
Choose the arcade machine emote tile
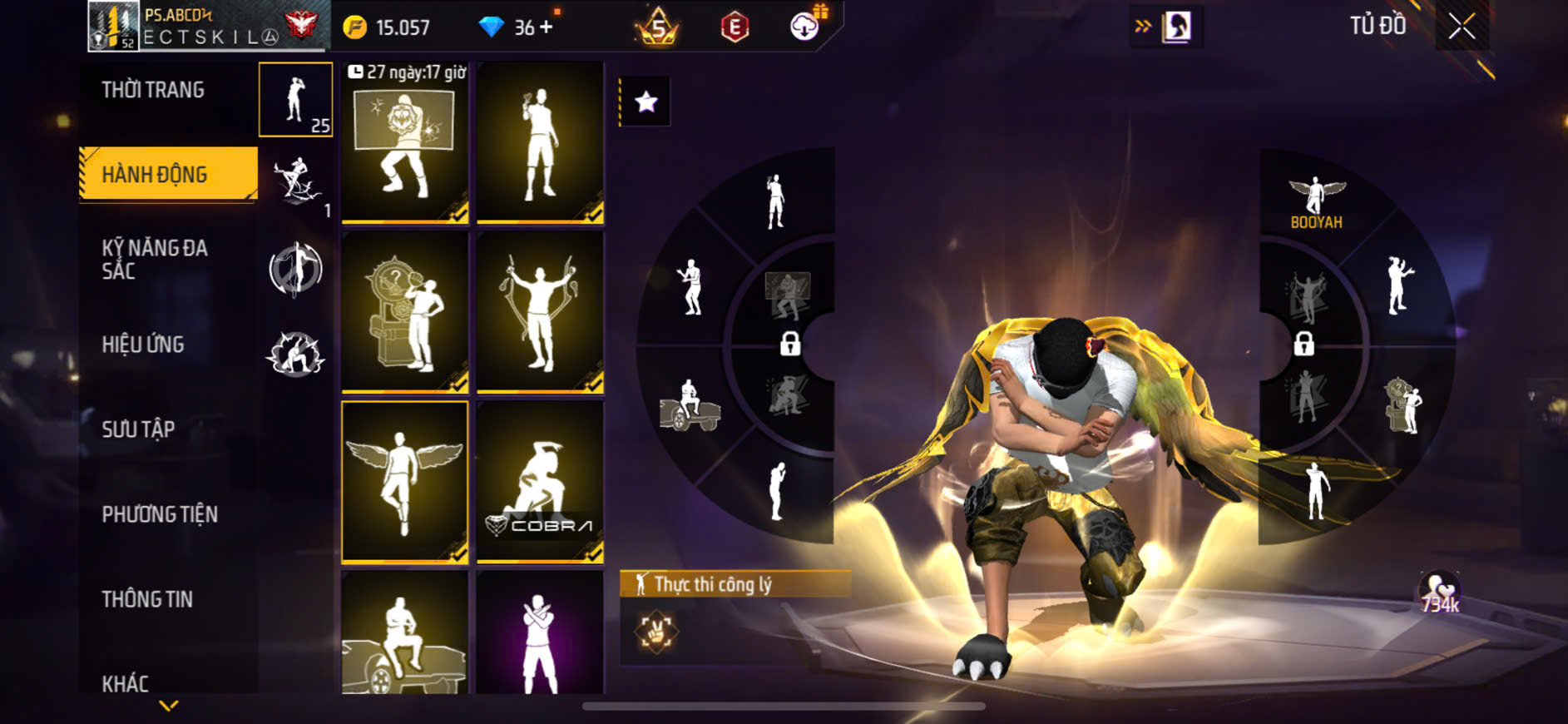point(405,312)
